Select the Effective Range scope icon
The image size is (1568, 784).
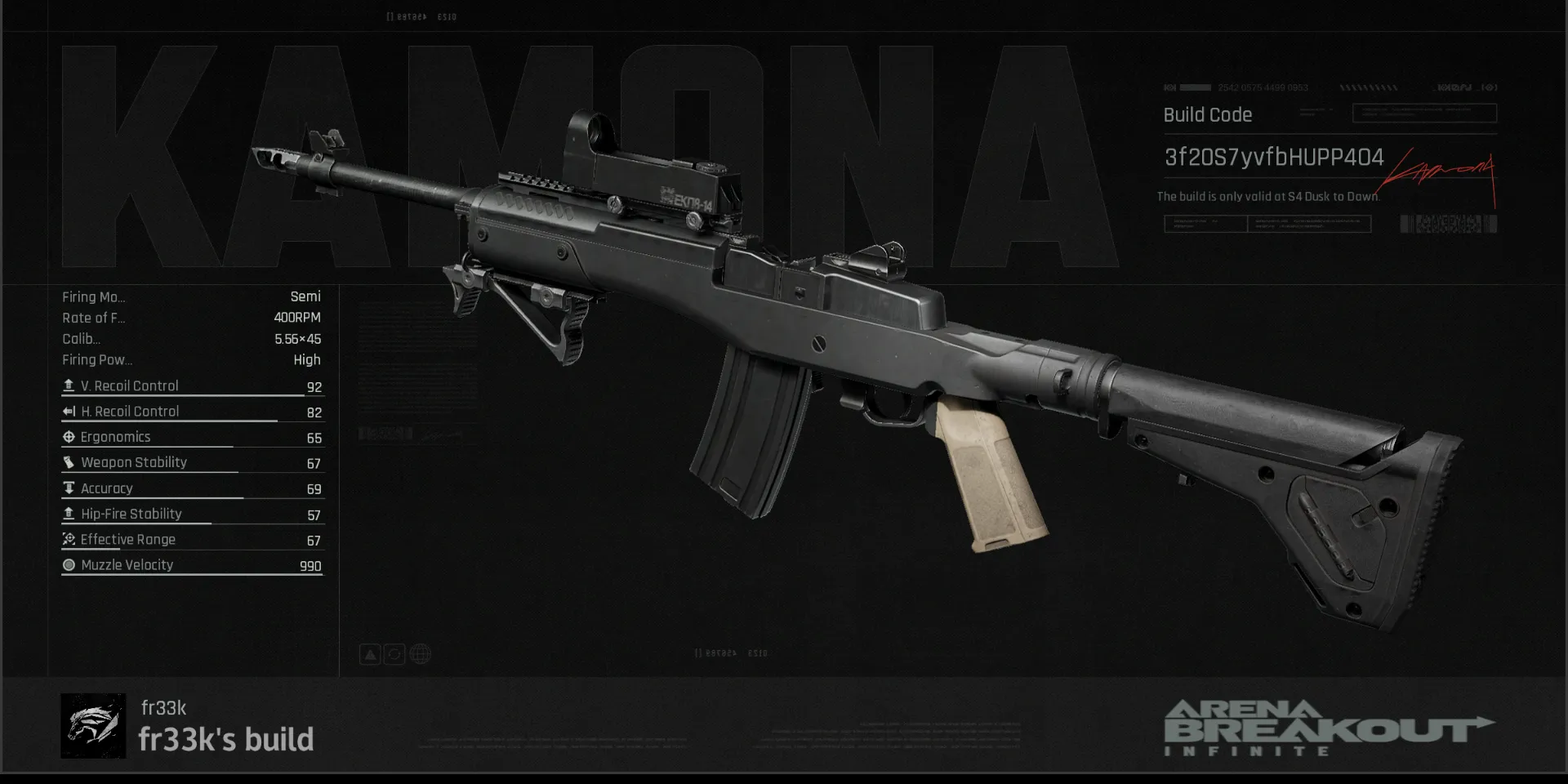click(x=69, y=539)
